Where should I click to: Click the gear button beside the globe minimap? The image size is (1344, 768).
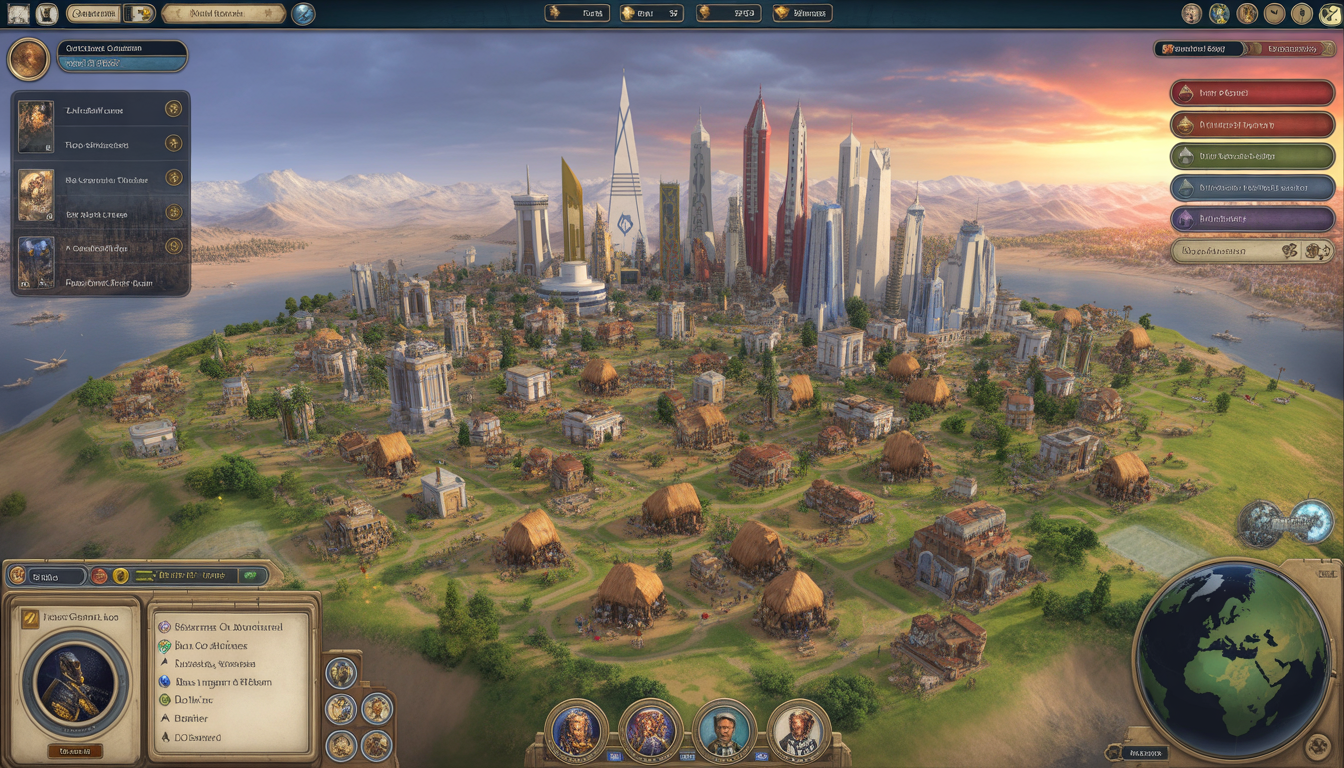[x=1318, y=746]
